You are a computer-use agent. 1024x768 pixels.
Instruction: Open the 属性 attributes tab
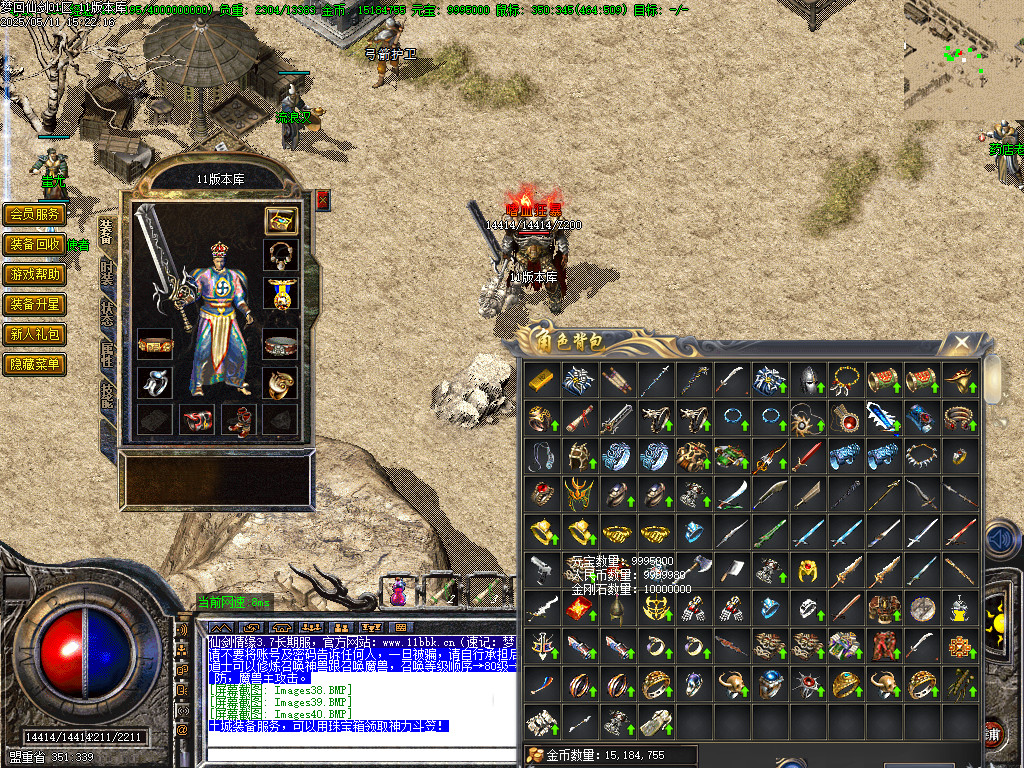[x=107, y=355]
